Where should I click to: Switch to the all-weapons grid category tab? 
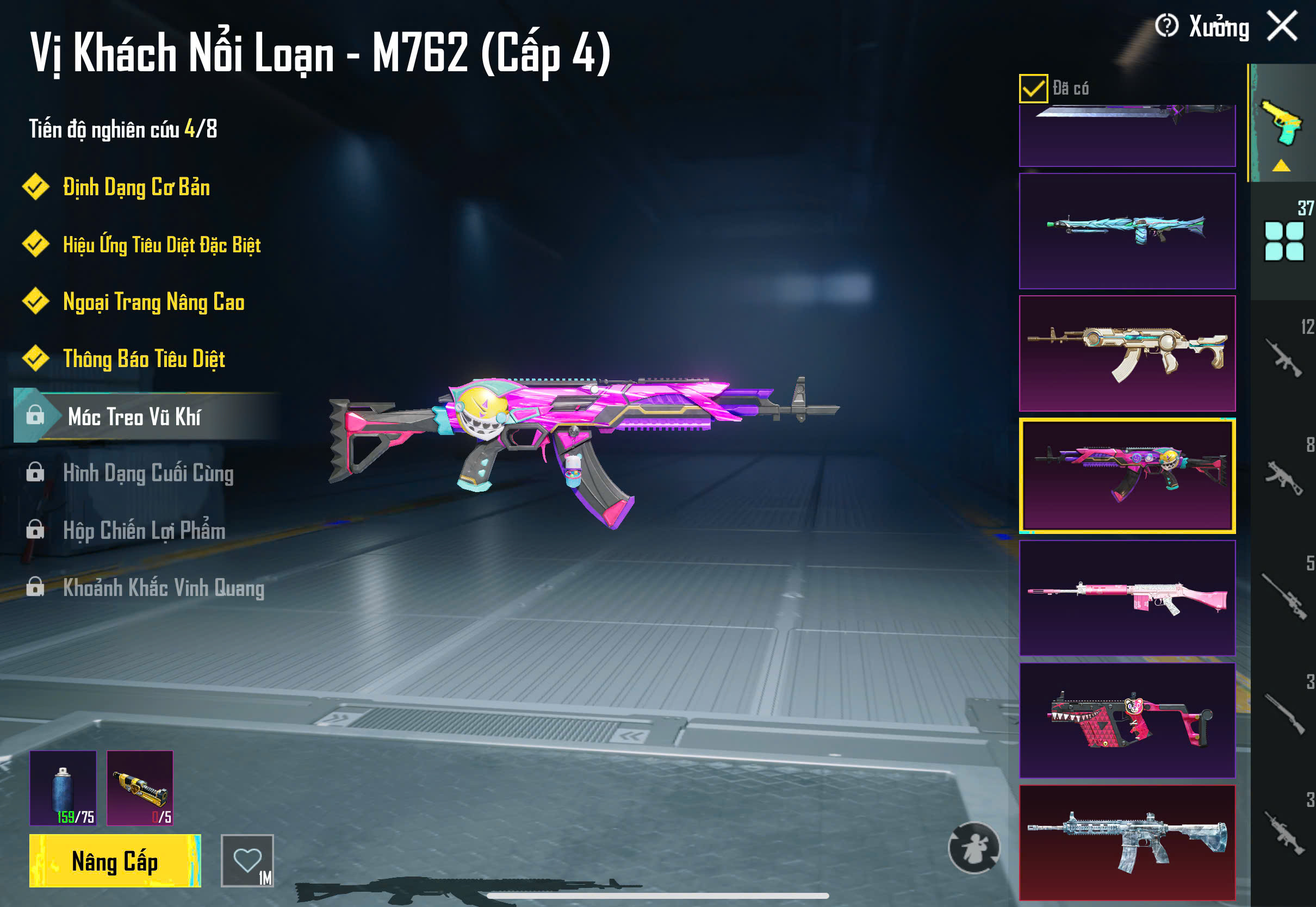pos(1283,241)
